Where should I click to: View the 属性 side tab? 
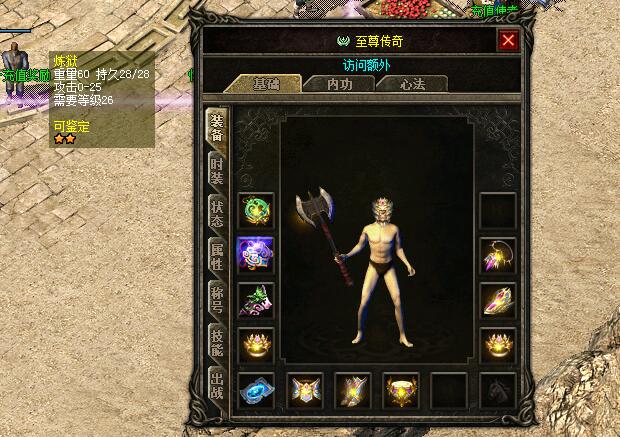coord(217,256)
